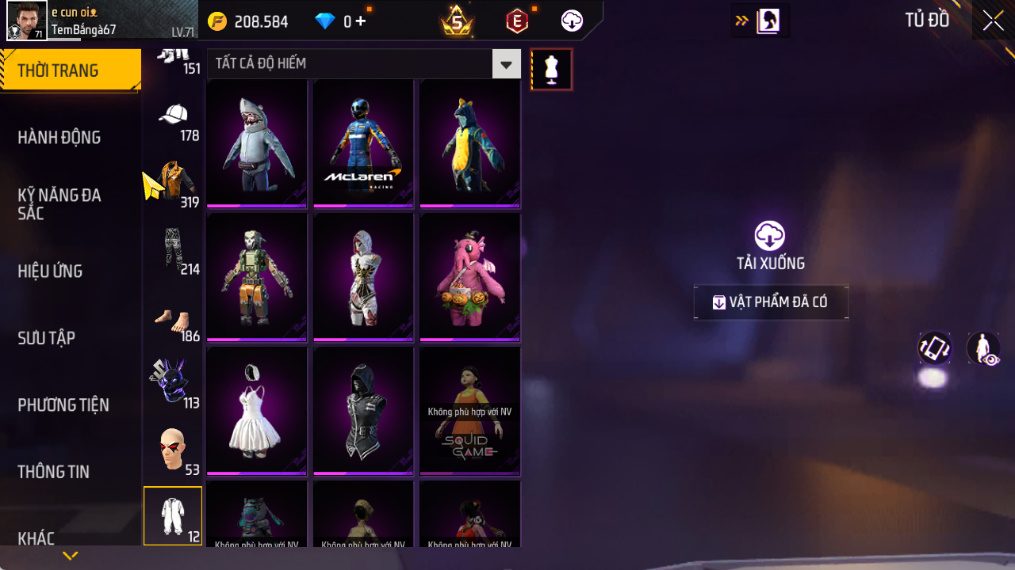
Task: Select the Squid Game outfit
Action: pyautogui.click(x=469, y=409)
